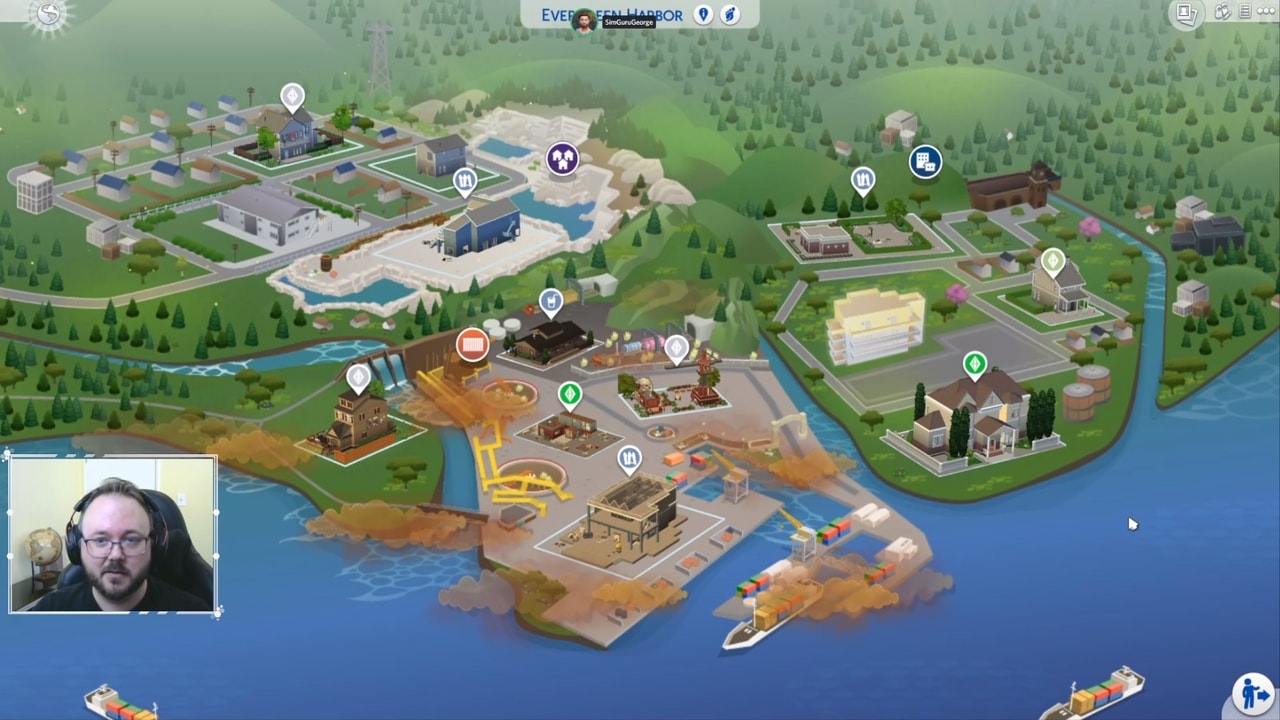
Task: Open the world selection globe icon
Action: pyautogui.click(x=47, y=14)
